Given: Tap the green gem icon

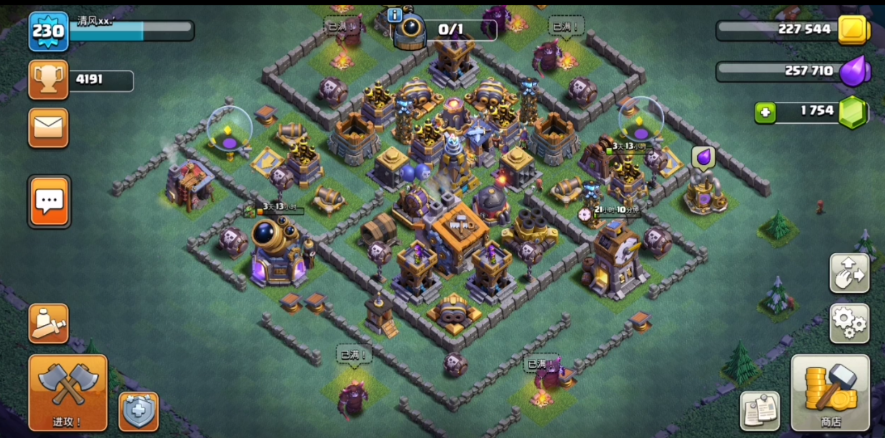Looking at the screenshot, I should tap(852, 111).
